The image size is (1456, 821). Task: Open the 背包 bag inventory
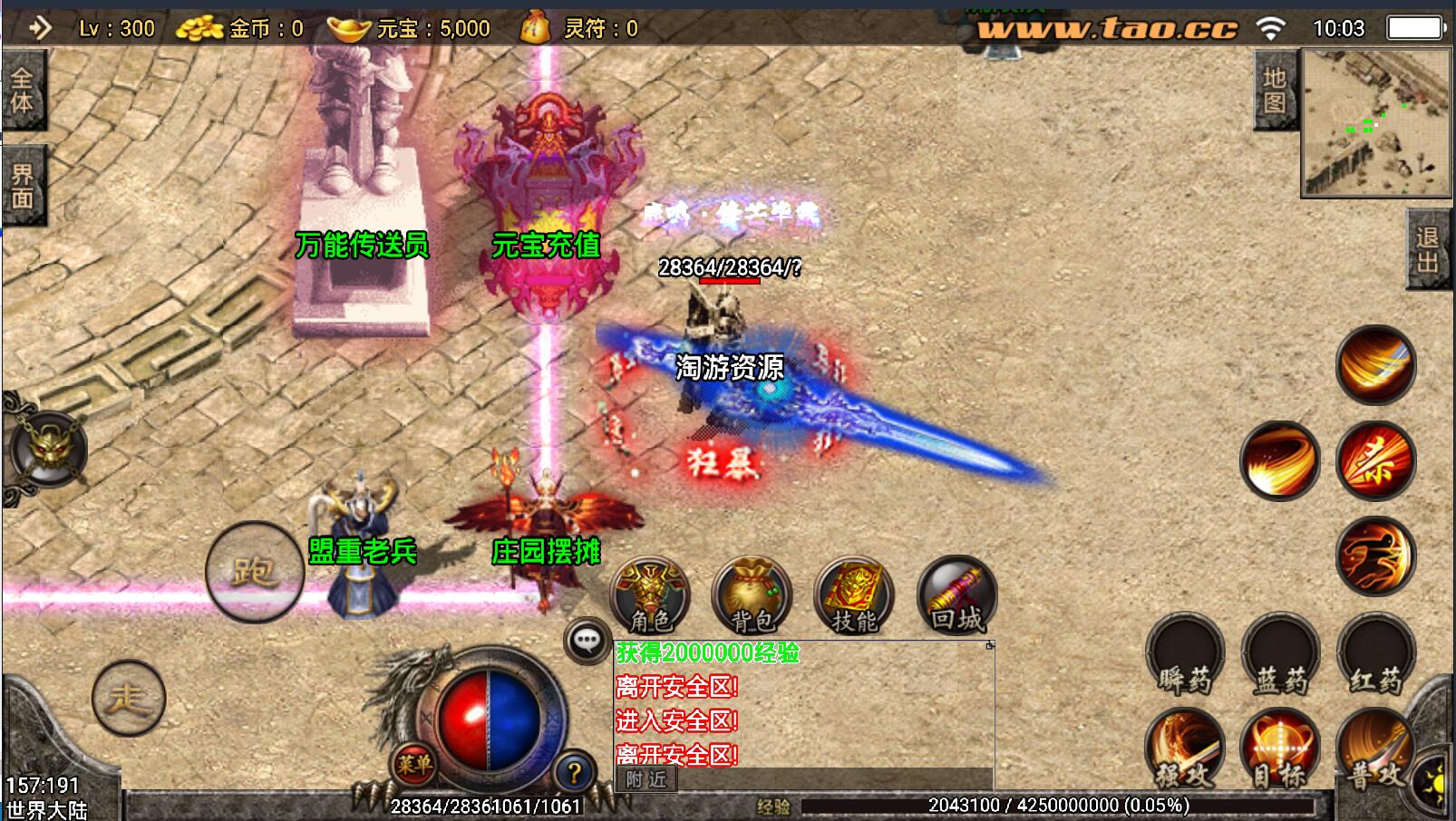(752, 596)
